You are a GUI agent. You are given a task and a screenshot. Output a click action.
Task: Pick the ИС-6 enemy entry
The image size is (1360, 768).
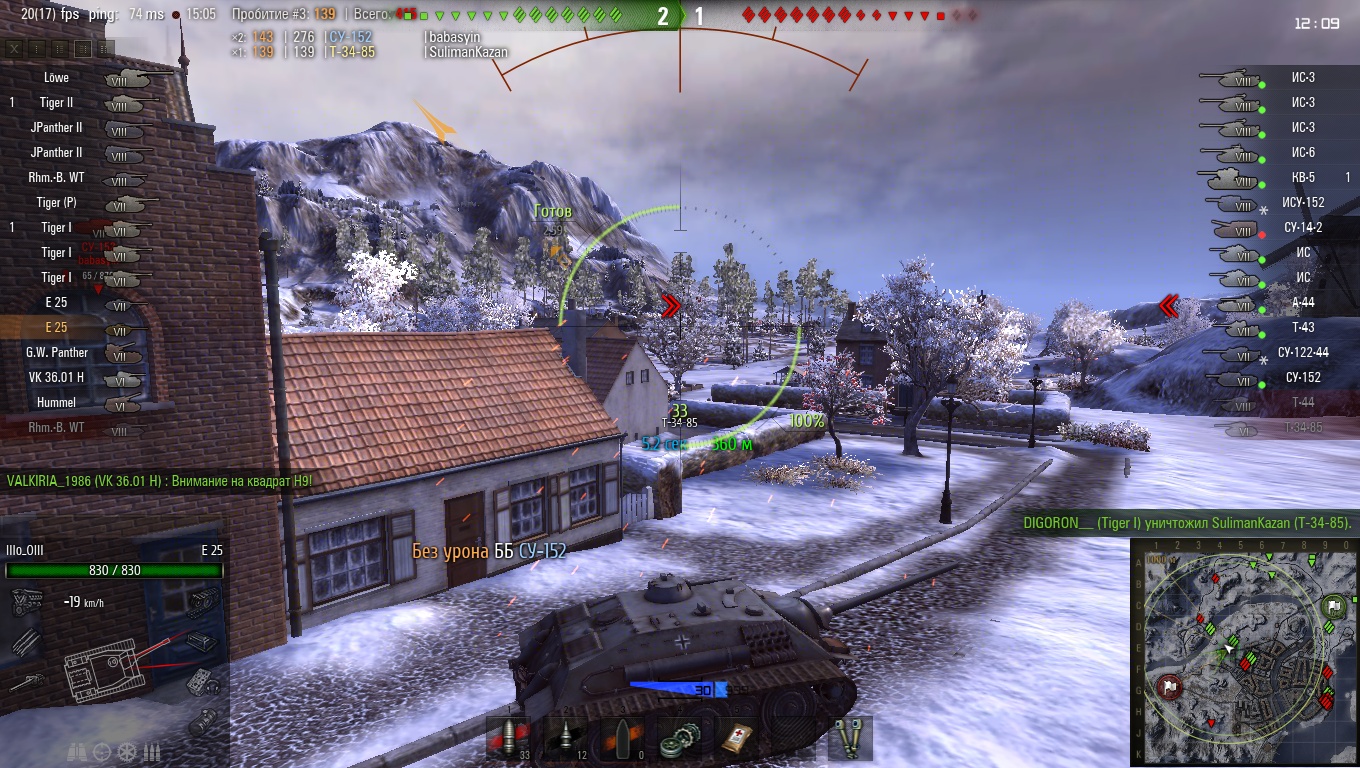[1302, 152]
